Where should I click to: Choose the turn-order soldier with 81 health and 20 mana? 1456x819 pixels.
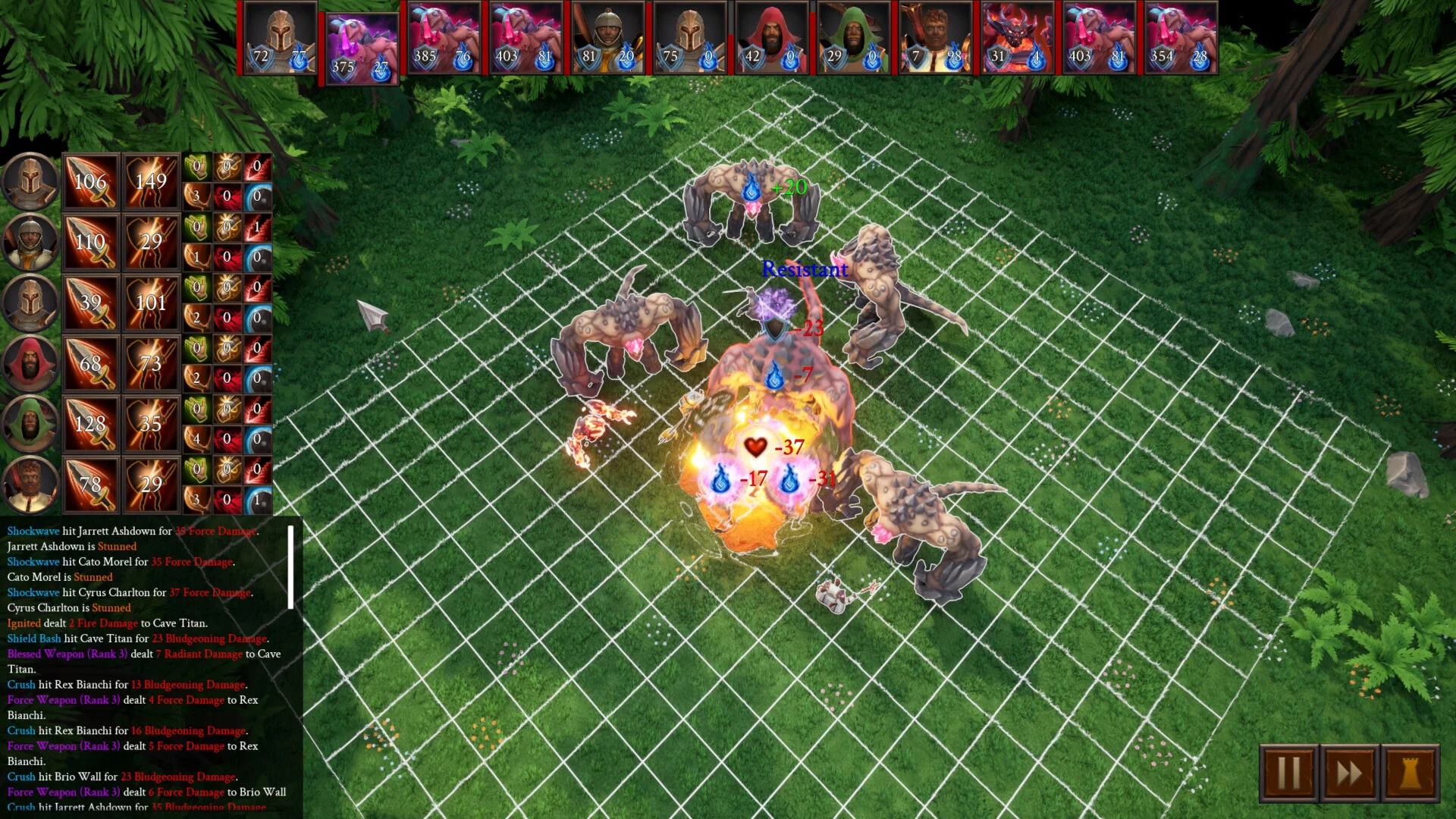pos(607,38)
